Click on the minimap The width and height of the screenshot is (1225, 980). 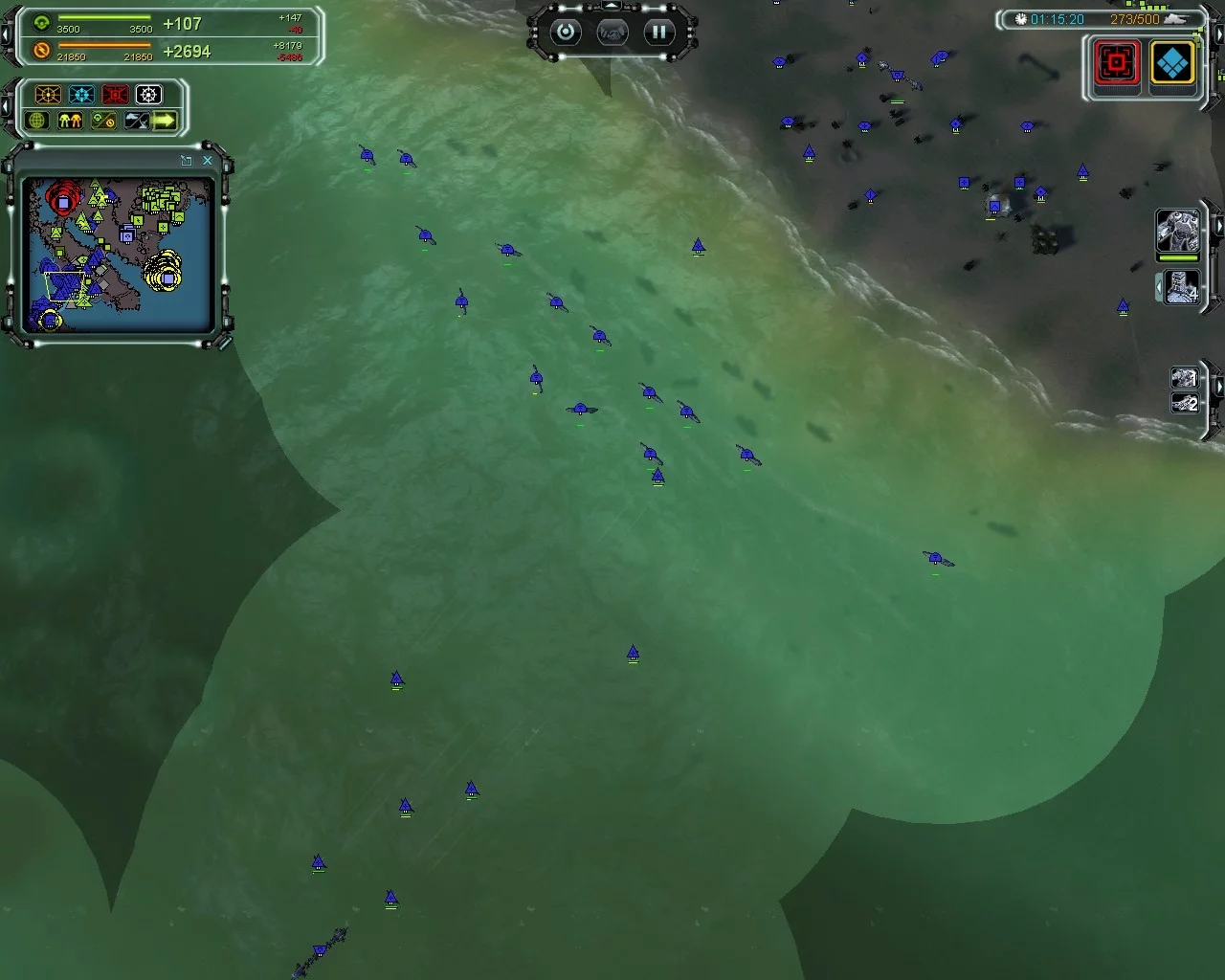tap(117, 254)
